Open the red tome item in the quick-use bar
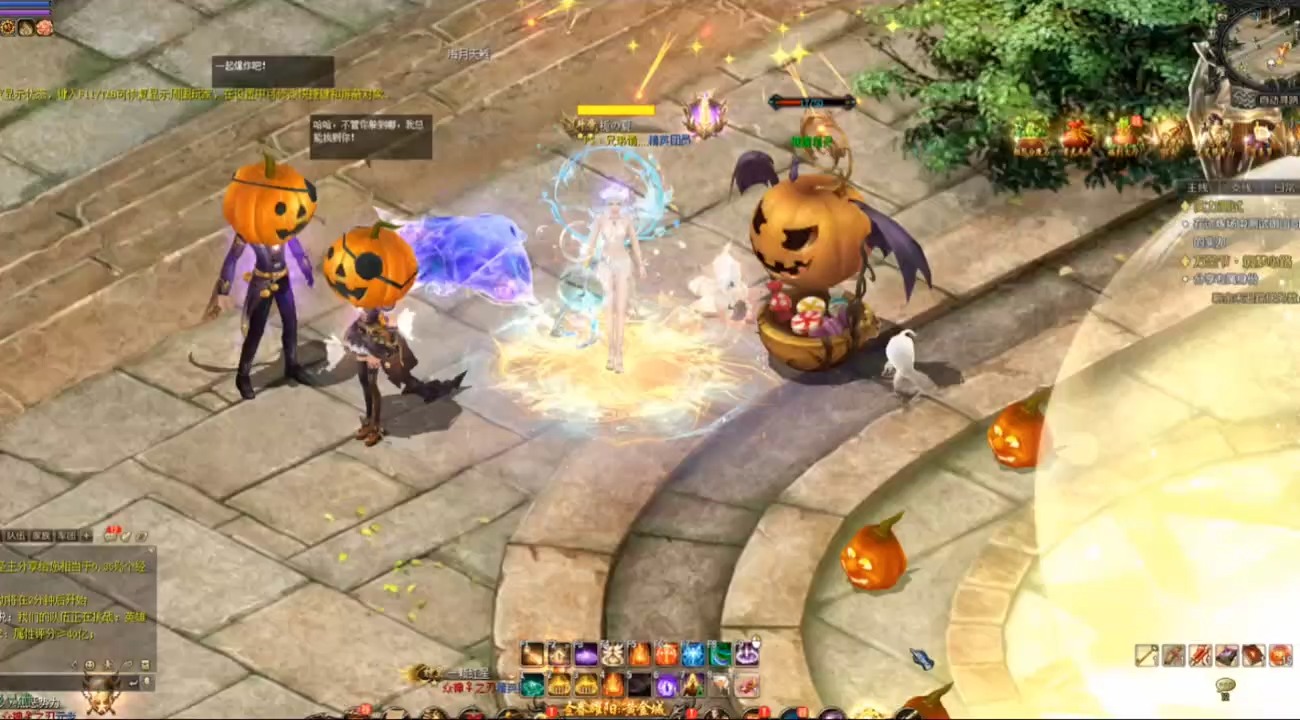1300x720 pixels. 1253,655
